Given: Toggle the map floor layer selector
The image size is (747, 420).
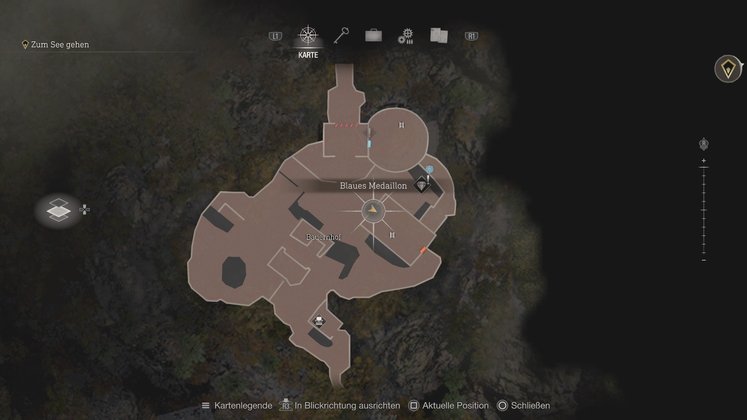Looking at the screenshot, I should coord(59,211).
